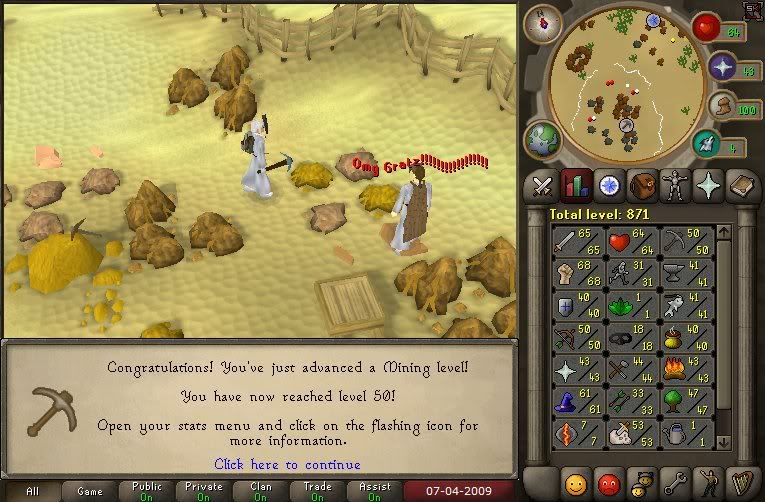Open the friends list smiley tab
The width and height of the screenshot is (765, 502).
click(x=575, y=480)
